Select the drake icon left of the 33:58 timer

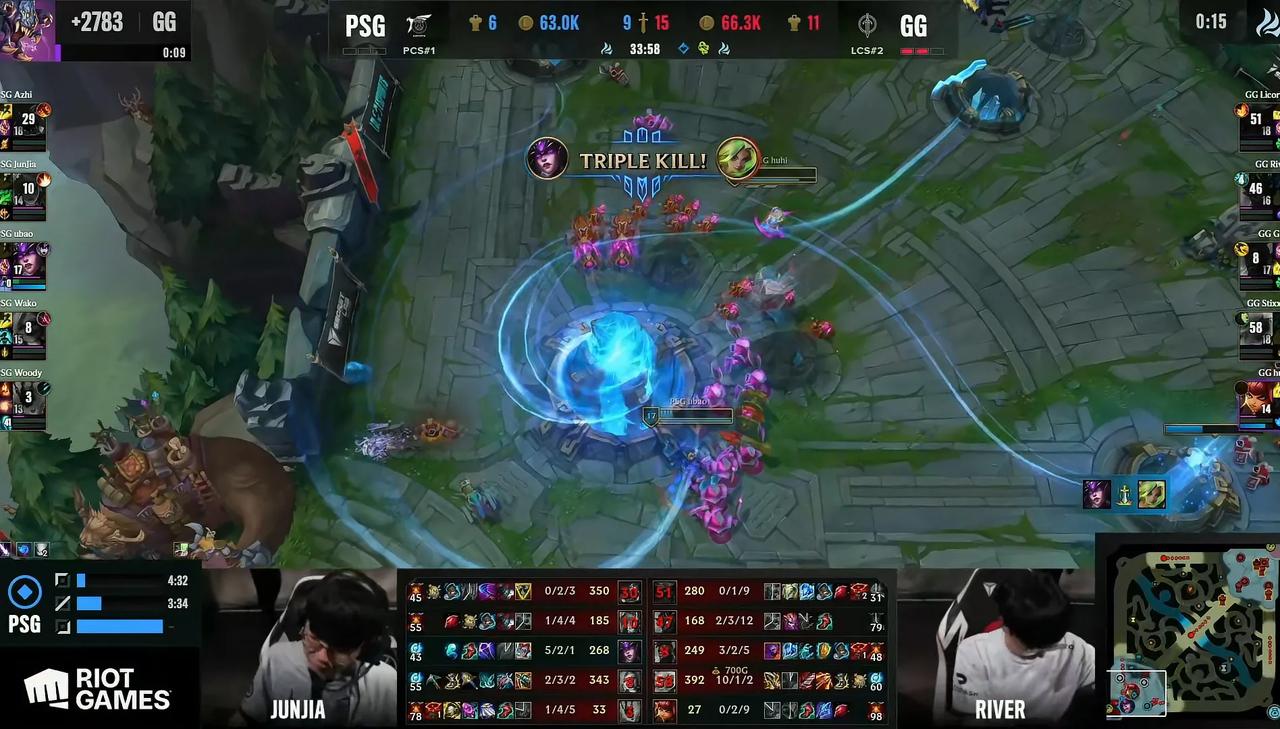click(x=607, y=47)
